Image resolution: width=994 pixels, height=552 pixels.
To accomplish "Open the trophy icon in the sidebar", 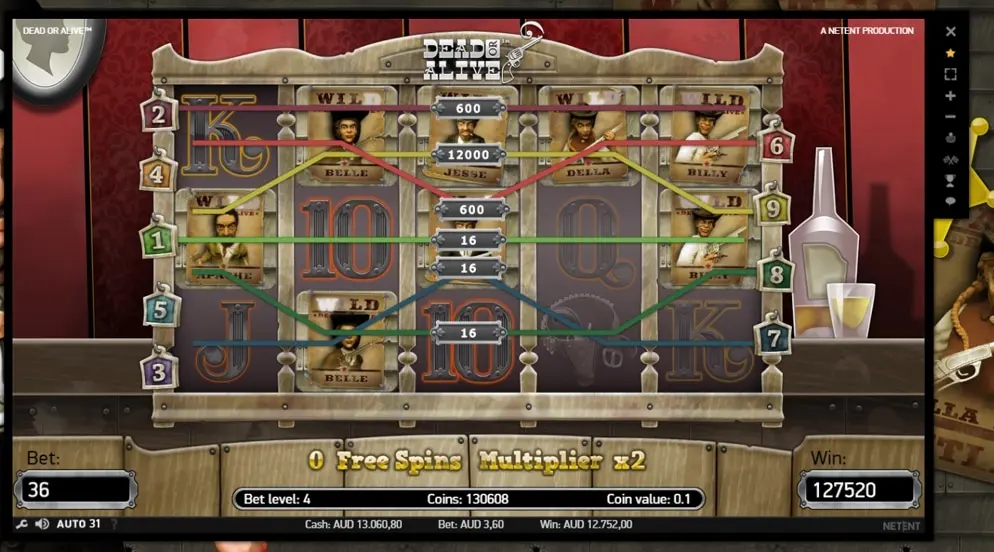I will click(x=951, y=180).
